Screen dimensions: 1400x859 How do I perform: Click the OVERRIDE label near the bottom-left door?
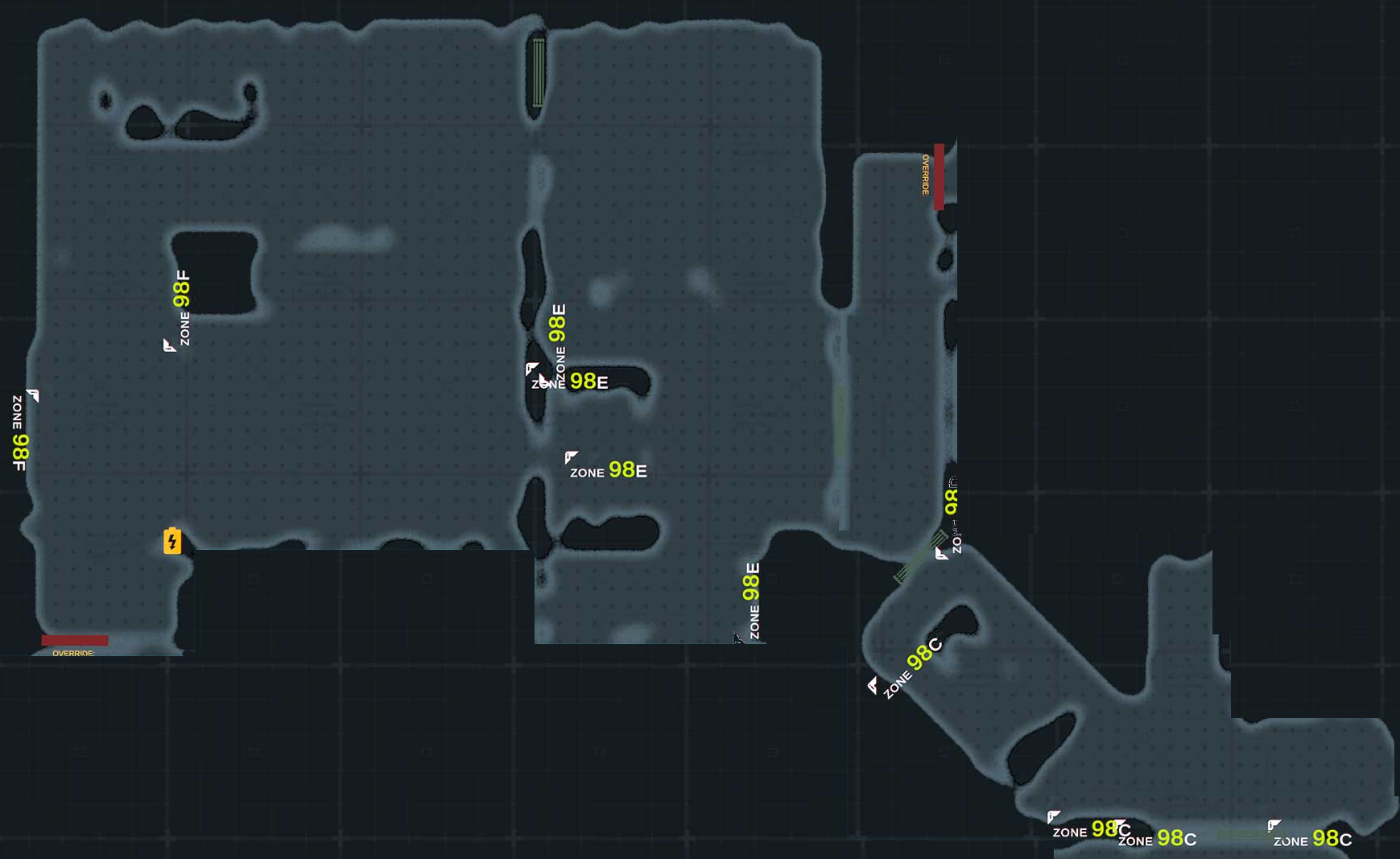coord(71,655)
